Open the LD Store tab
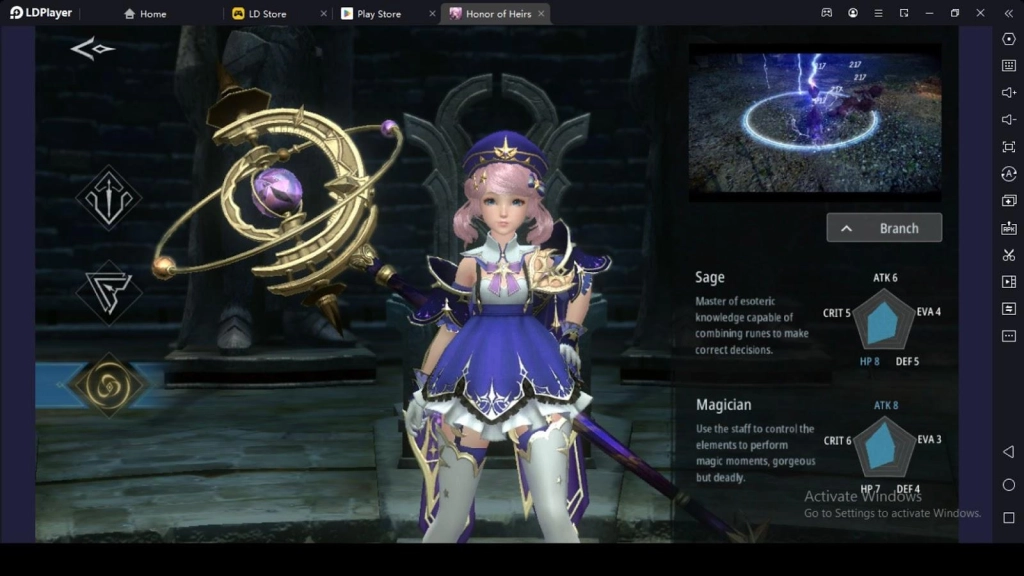 pyautogui.click(x=266, y=14)
